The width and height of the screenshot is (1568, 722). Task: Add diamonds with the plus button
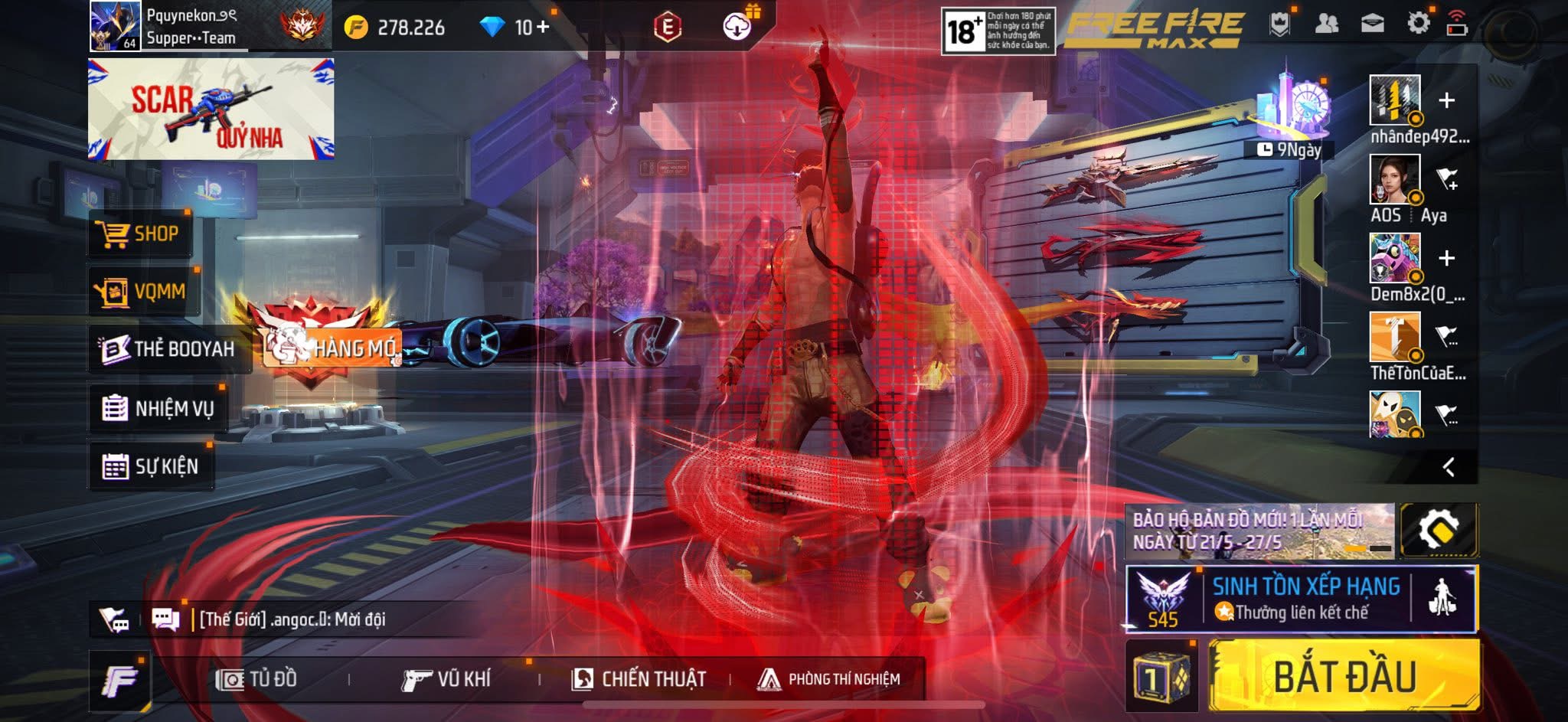(x=543, y=28)
